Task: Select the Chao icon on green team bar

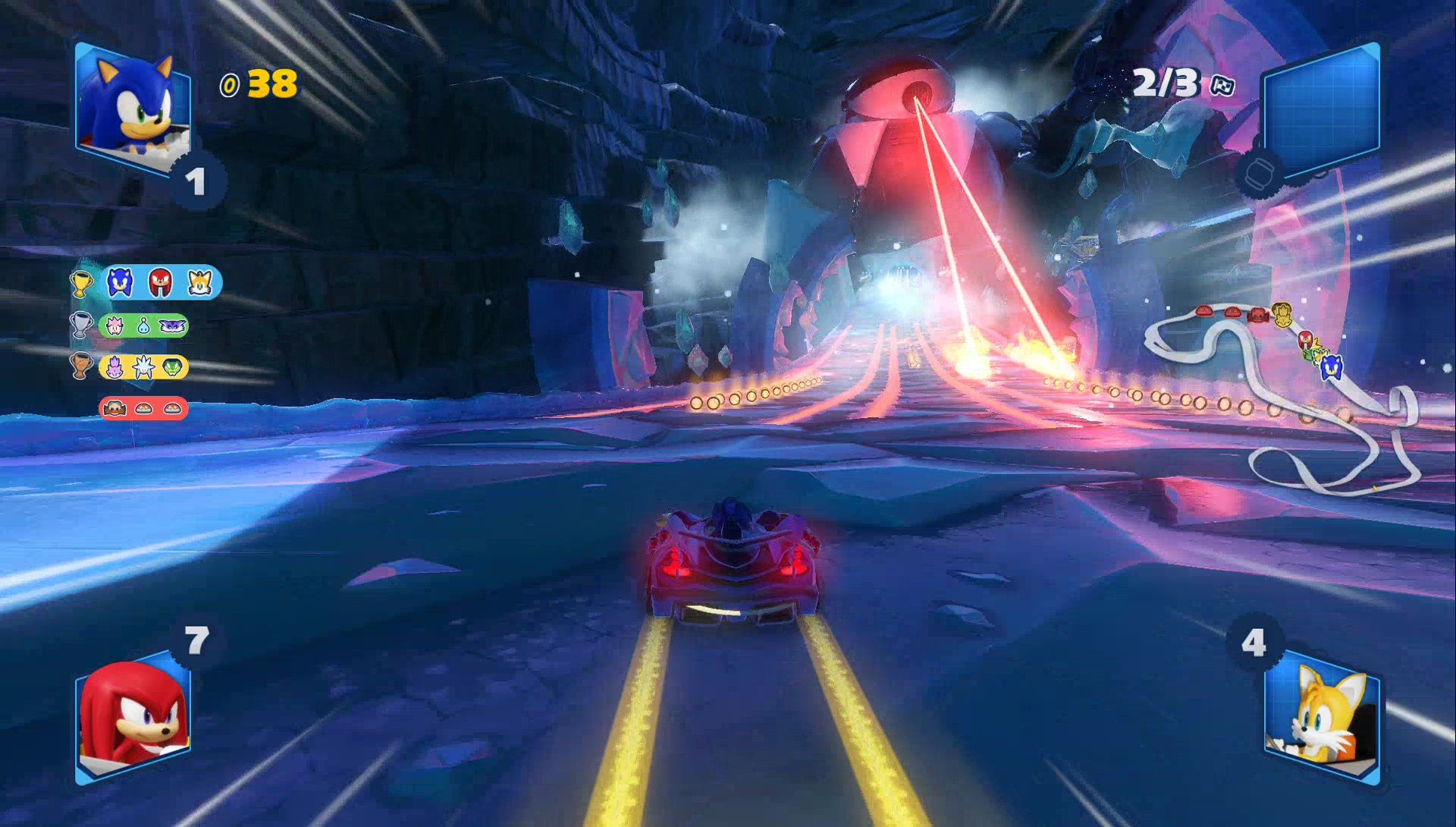Action: click(143, 326)
